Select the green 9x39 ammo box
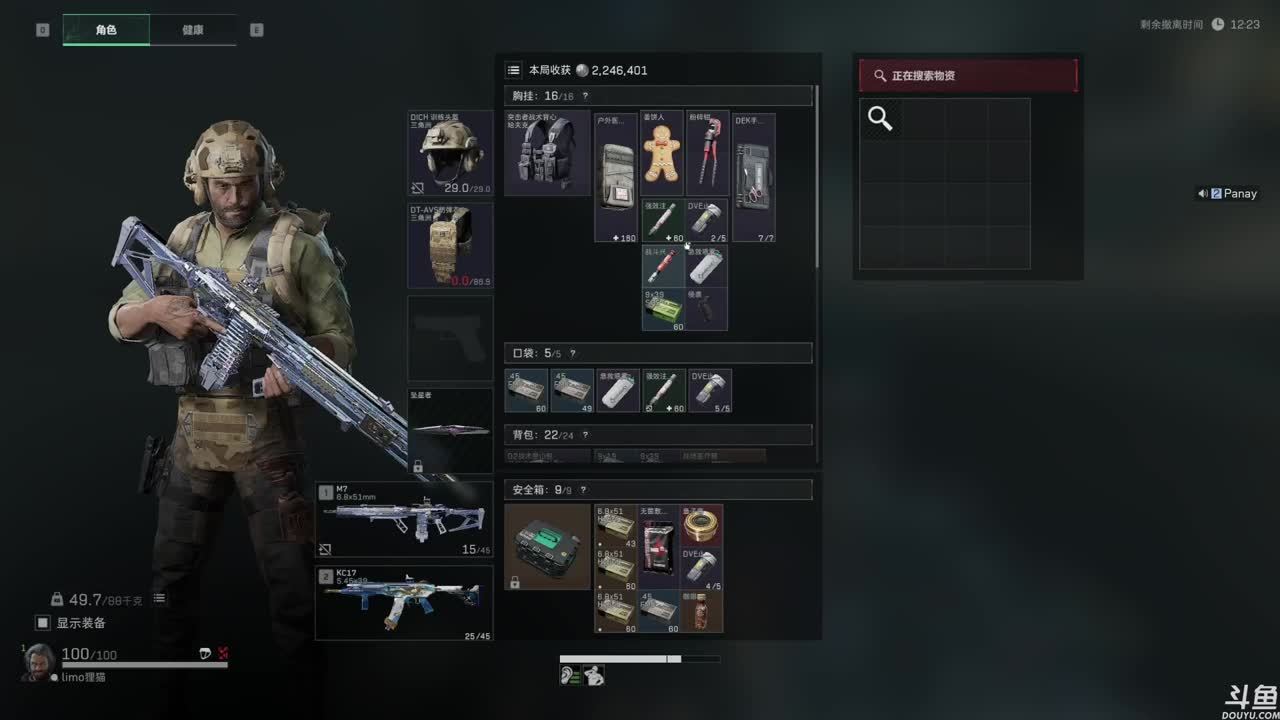The image size is (1280, 720). 662,311
